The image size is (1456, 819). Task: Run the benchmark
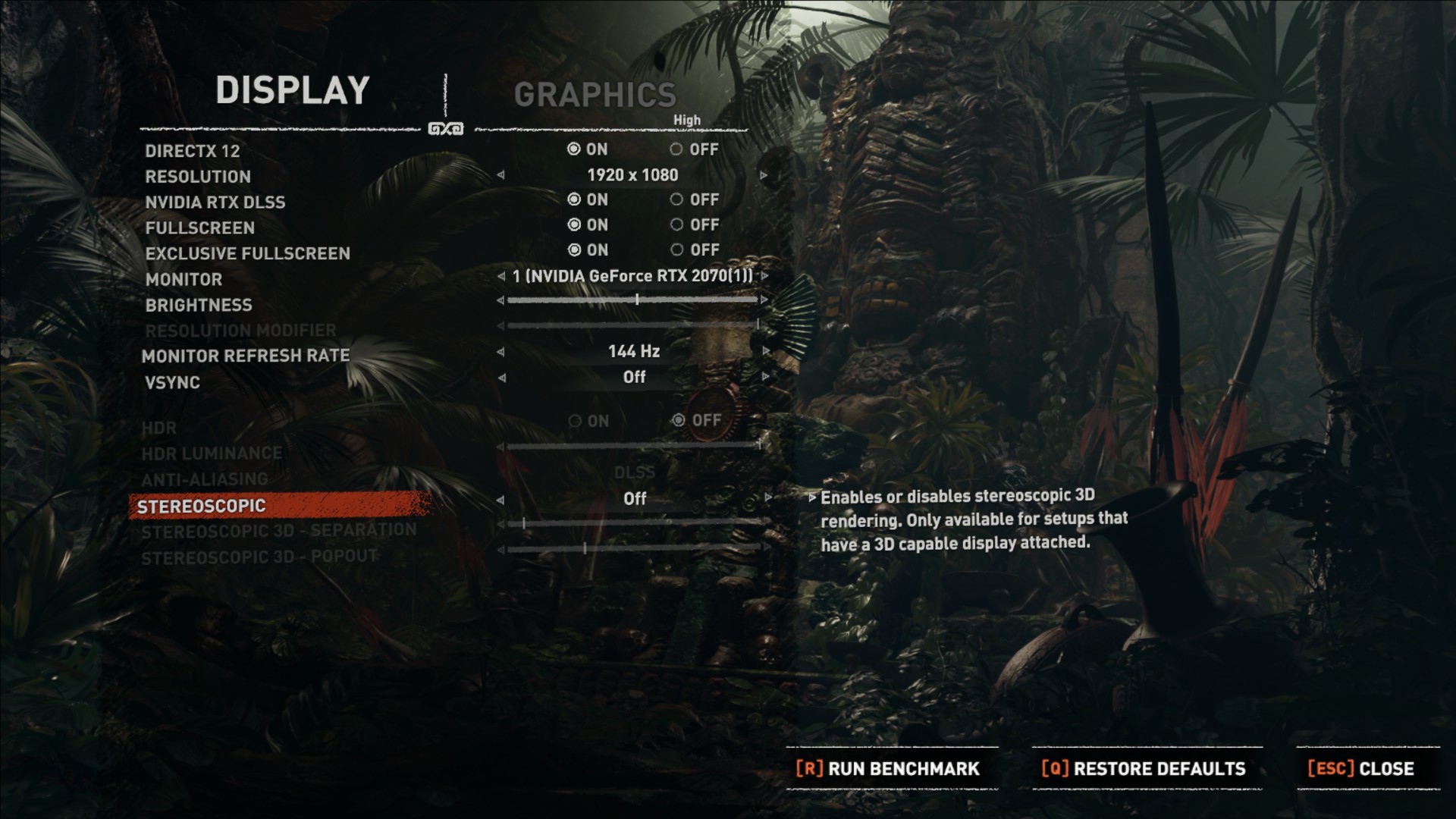(x=888, y=768)
